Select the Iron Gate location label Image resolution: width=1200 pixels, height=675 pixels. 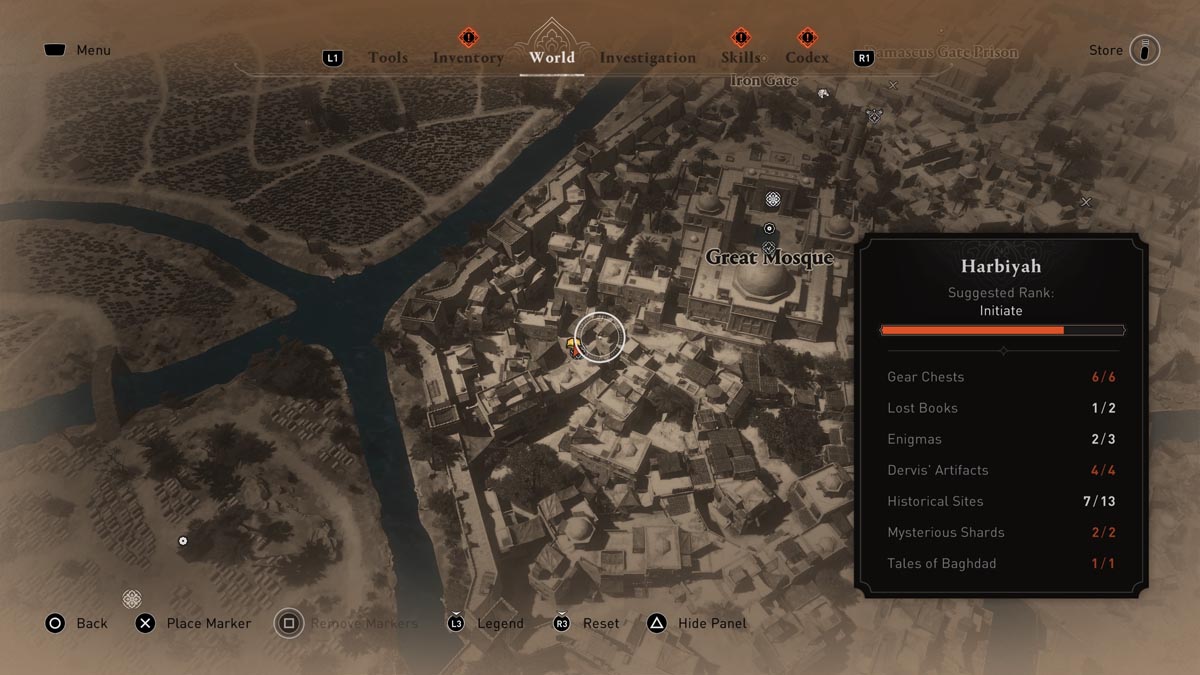tap(763, 80)
